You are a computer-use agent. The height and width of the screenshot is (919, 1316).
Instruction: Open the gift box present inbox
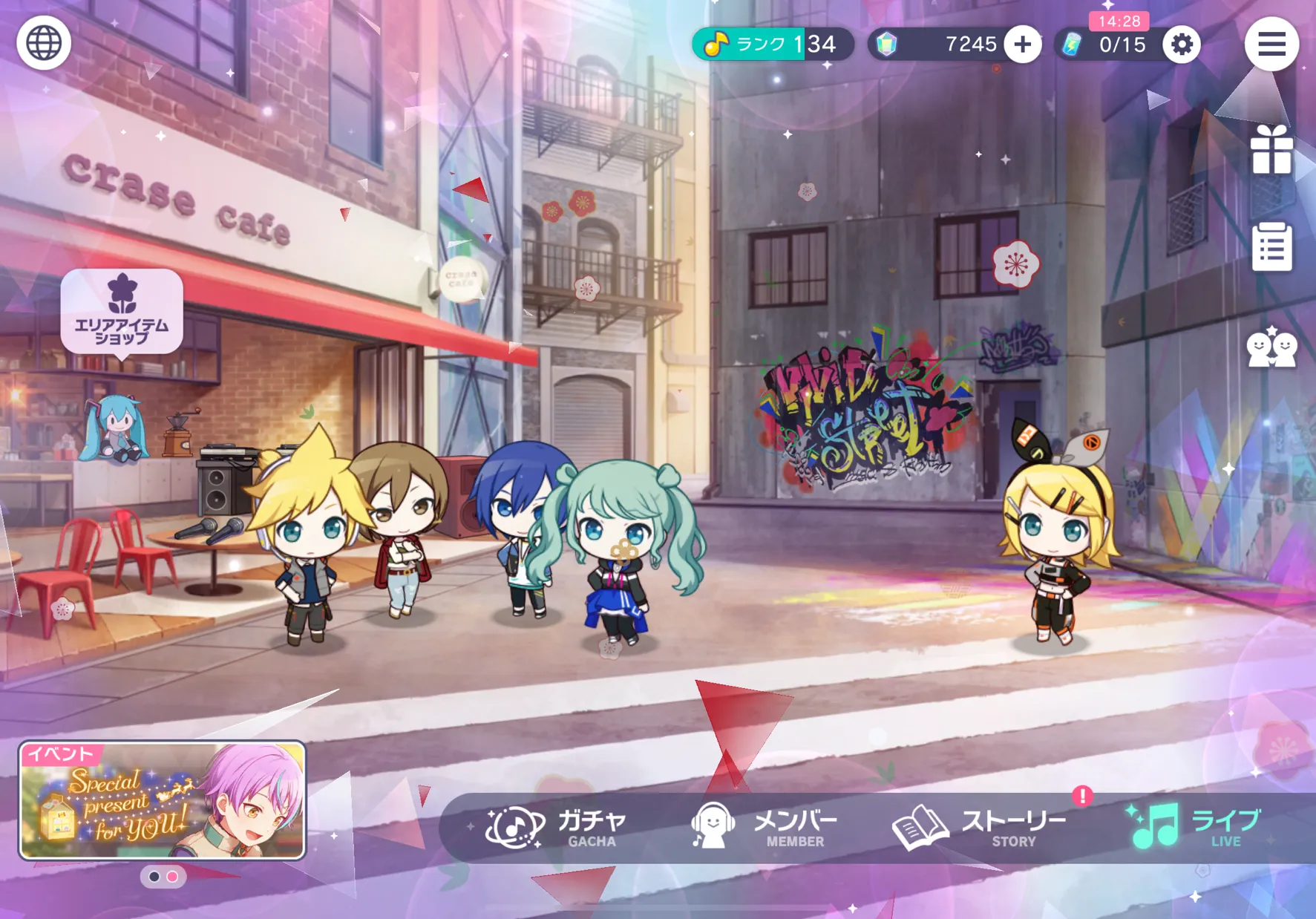1271,151
